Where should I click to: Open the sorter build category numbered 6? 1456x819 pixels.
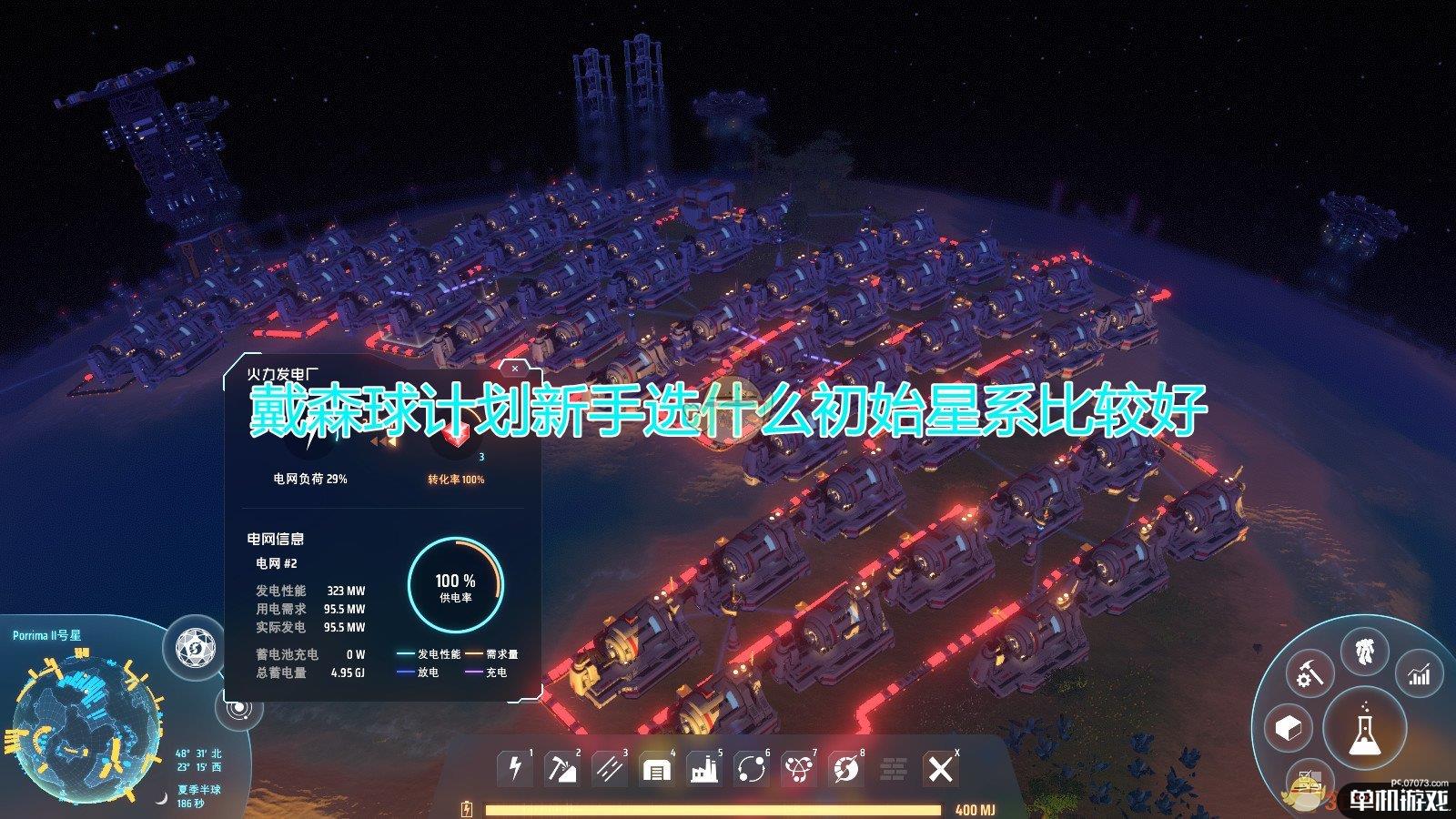tap(751, 769)
